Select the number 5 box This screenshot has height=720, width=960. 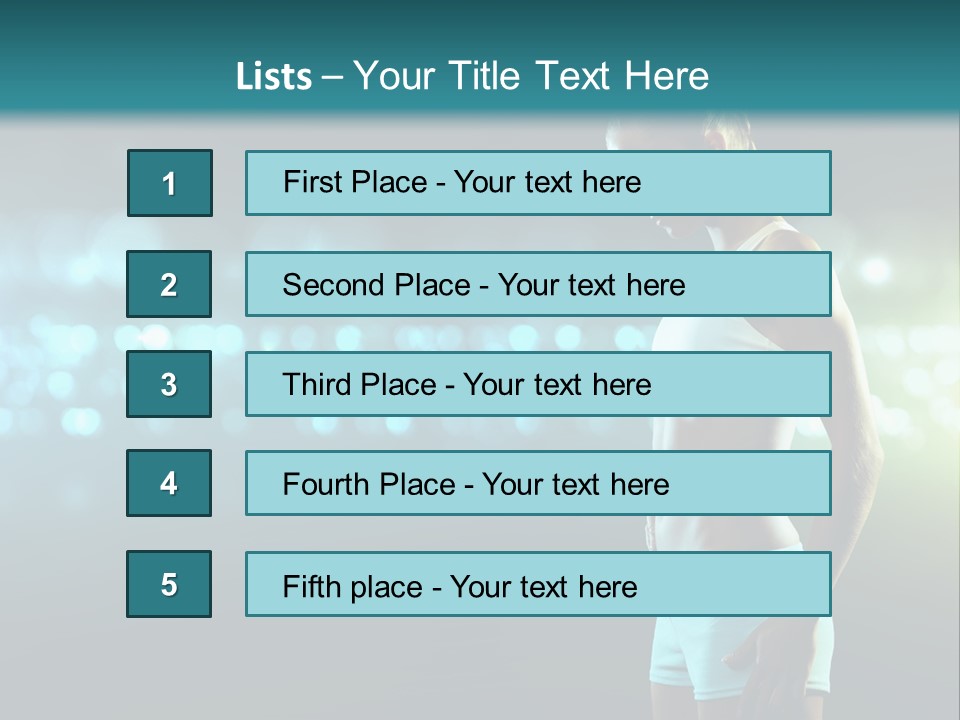[169, 585]
